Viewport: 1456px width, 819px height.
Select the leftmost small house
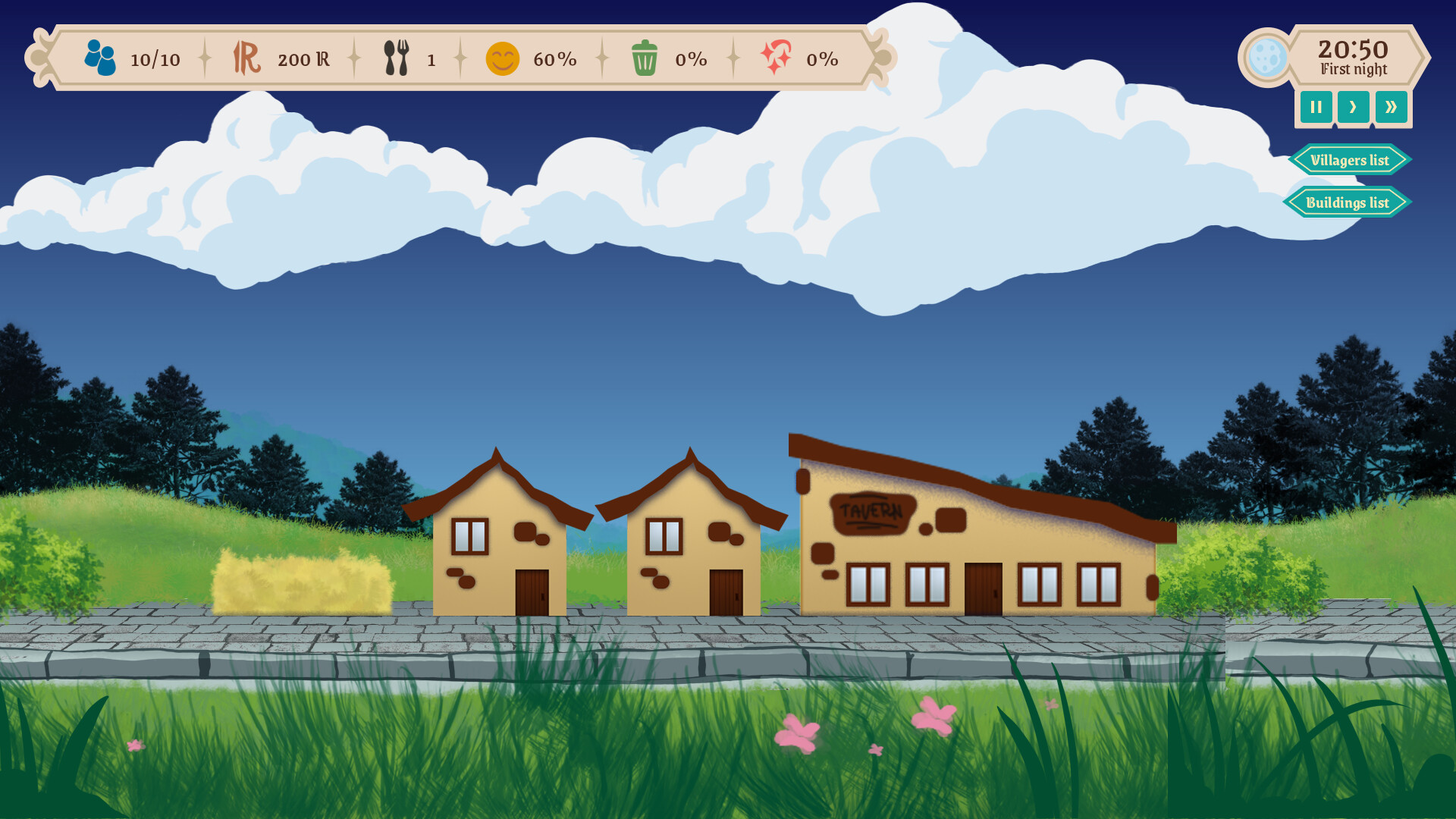pos(497,546)
